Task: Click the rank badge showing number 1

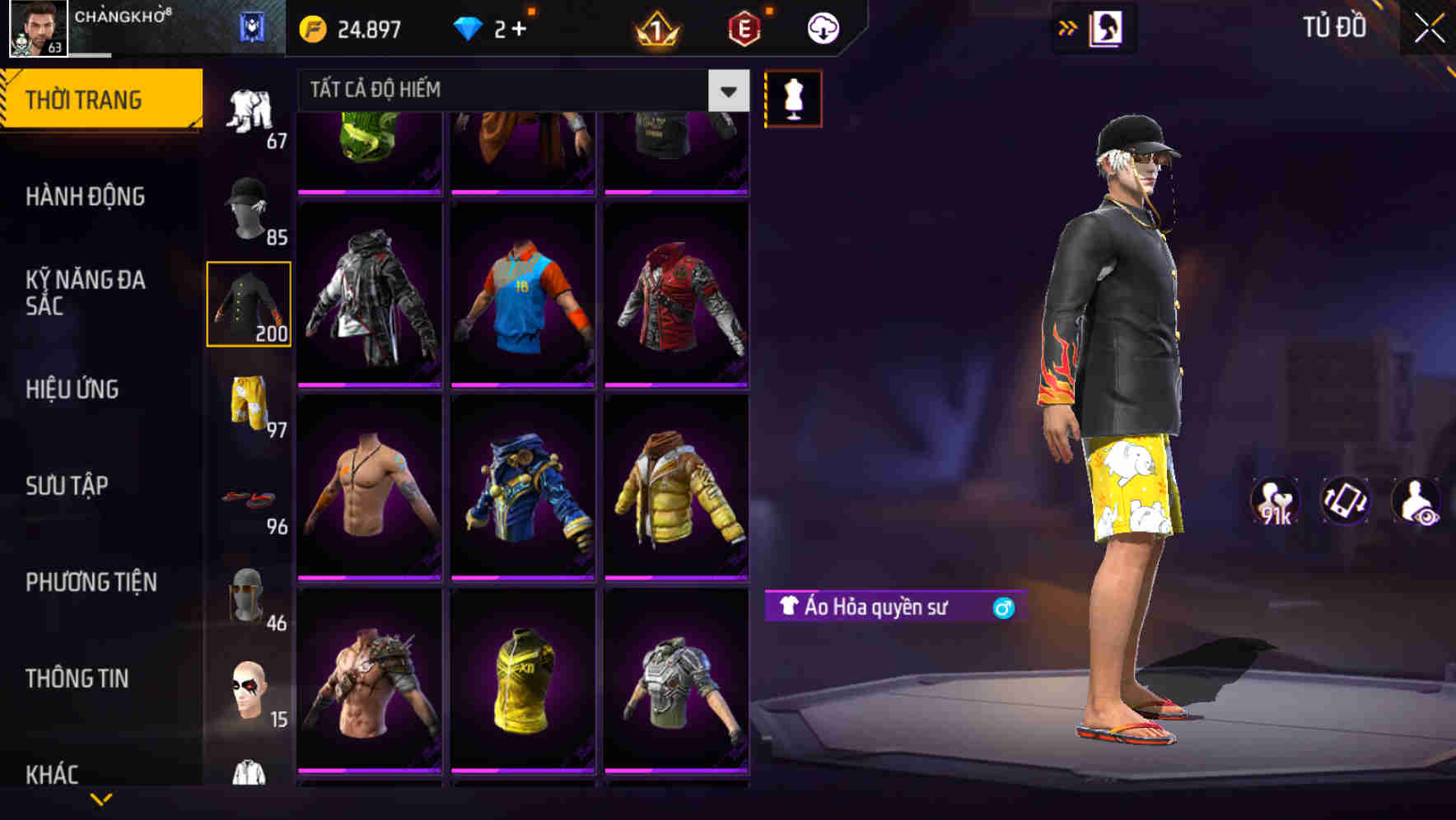Action: 656,27
